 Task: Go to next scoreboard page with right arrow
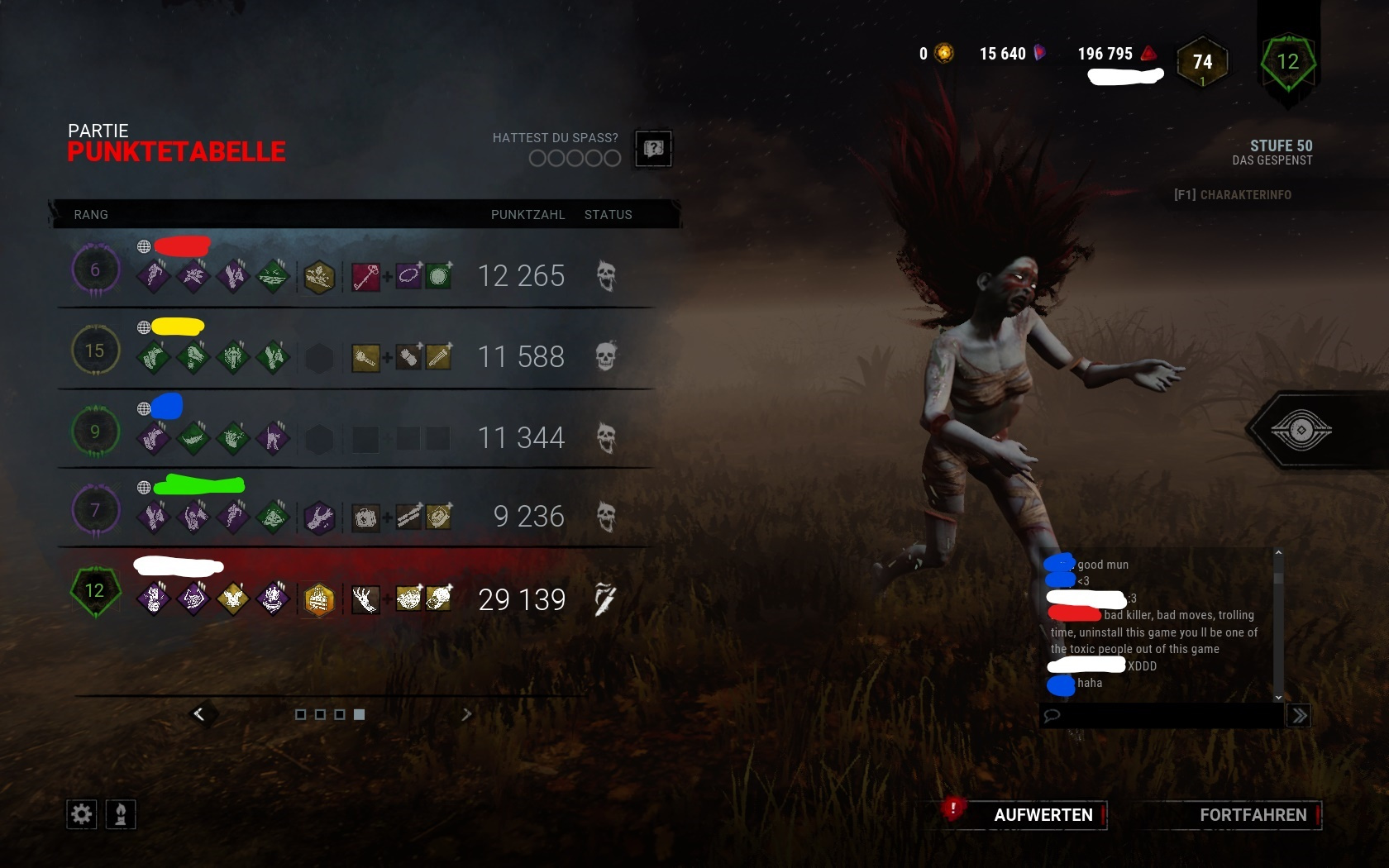click(x=468, y=714)
